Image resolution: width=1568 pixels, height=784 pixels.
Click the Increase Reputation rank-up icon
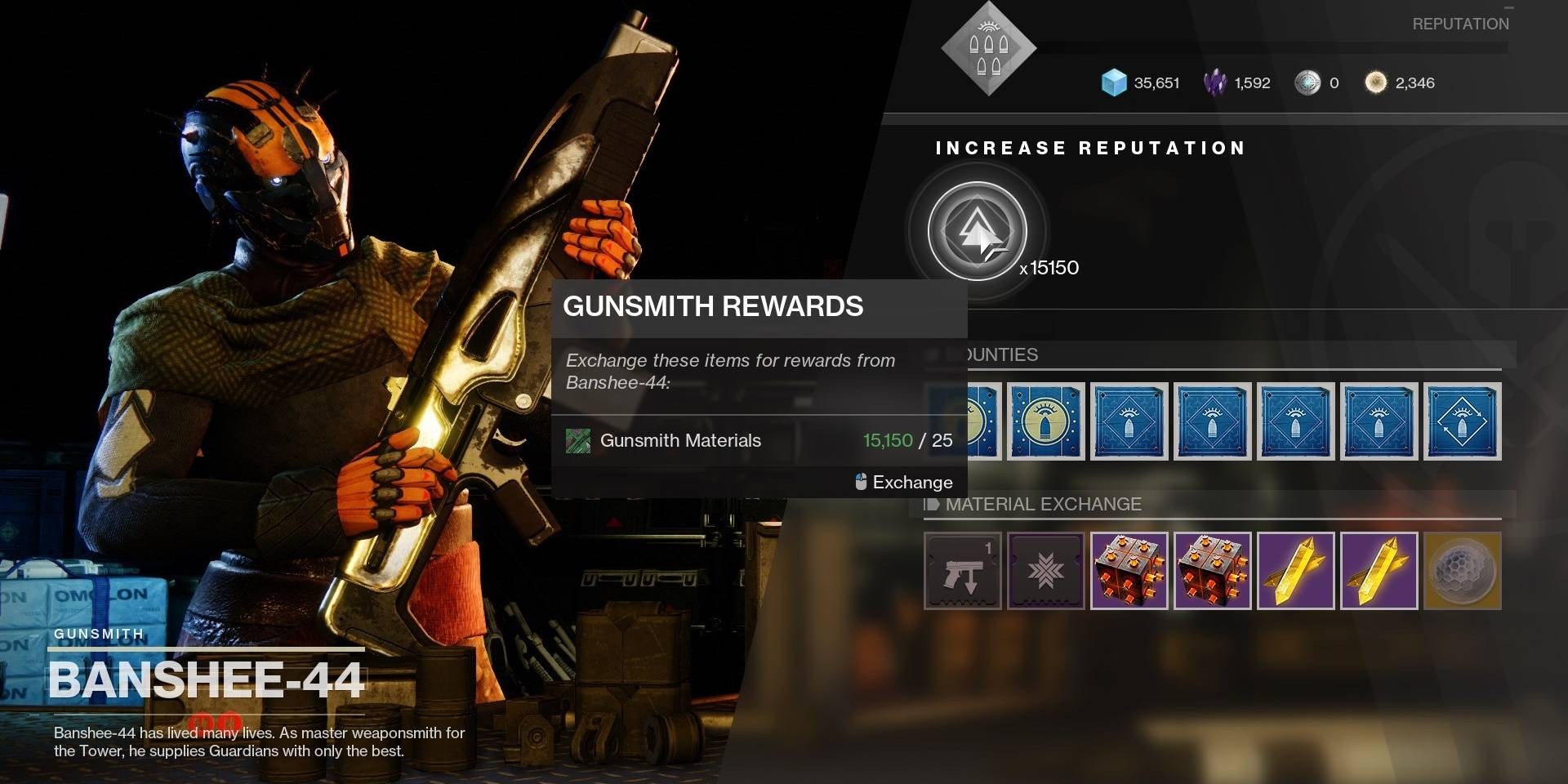(x=978, y=232)
